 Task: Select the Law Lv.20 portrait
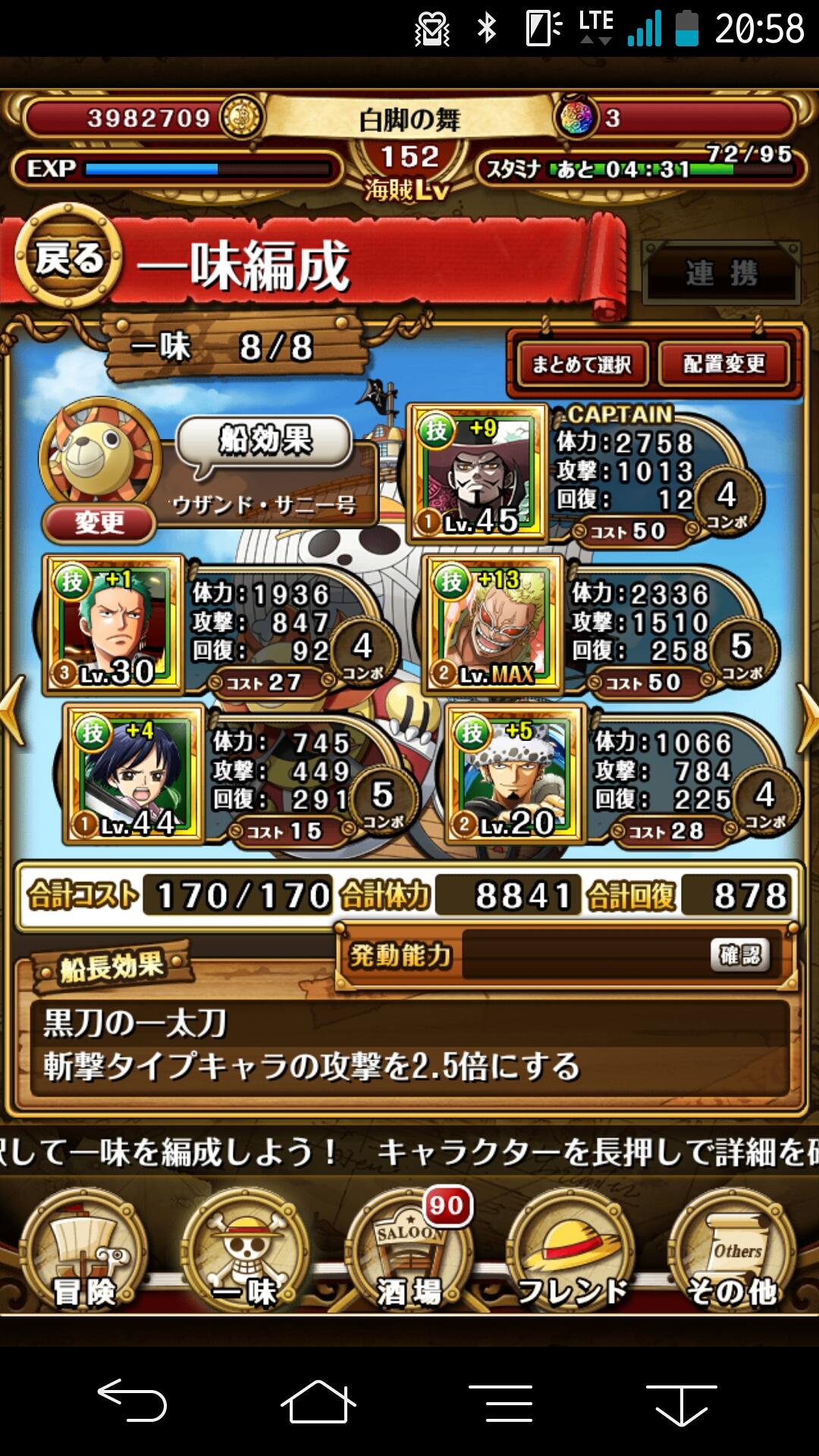click(516, 773)
